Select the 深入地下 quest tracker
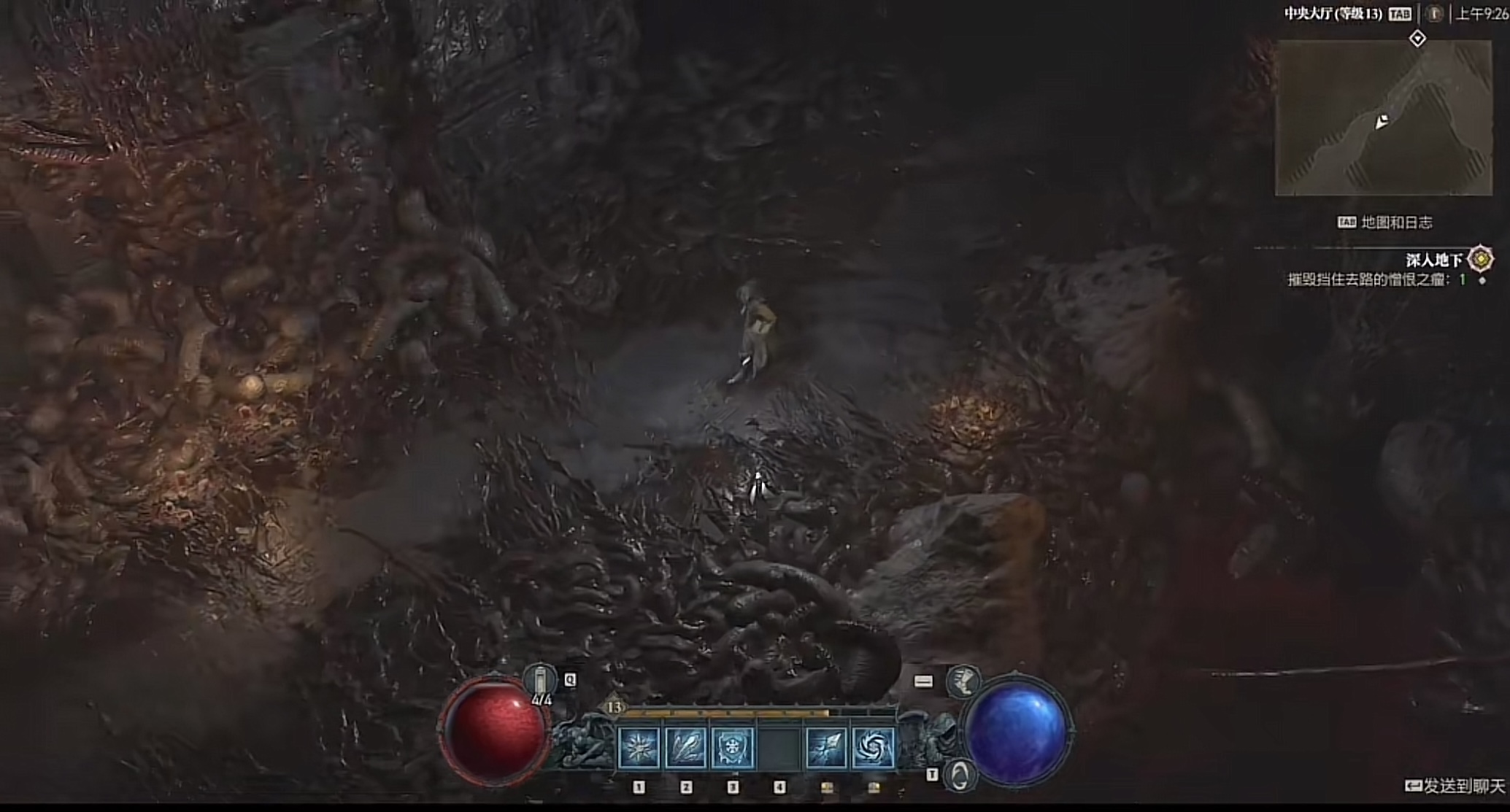This screenshot has width=1510, height=812. tap(1435, 260)
